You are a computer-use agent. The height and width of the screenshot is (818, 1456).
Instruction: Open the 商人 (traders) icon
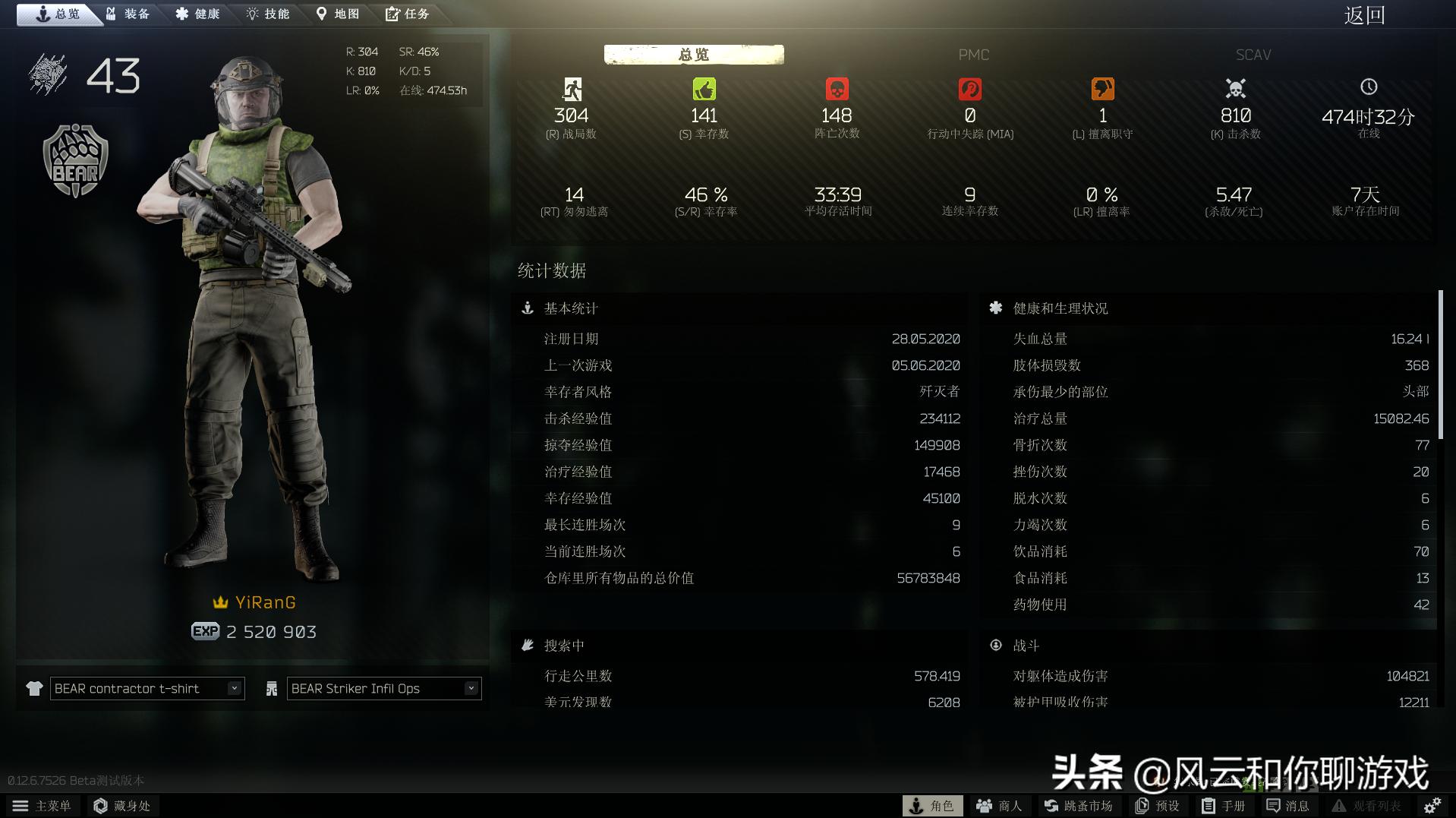[x=997, y=806]
